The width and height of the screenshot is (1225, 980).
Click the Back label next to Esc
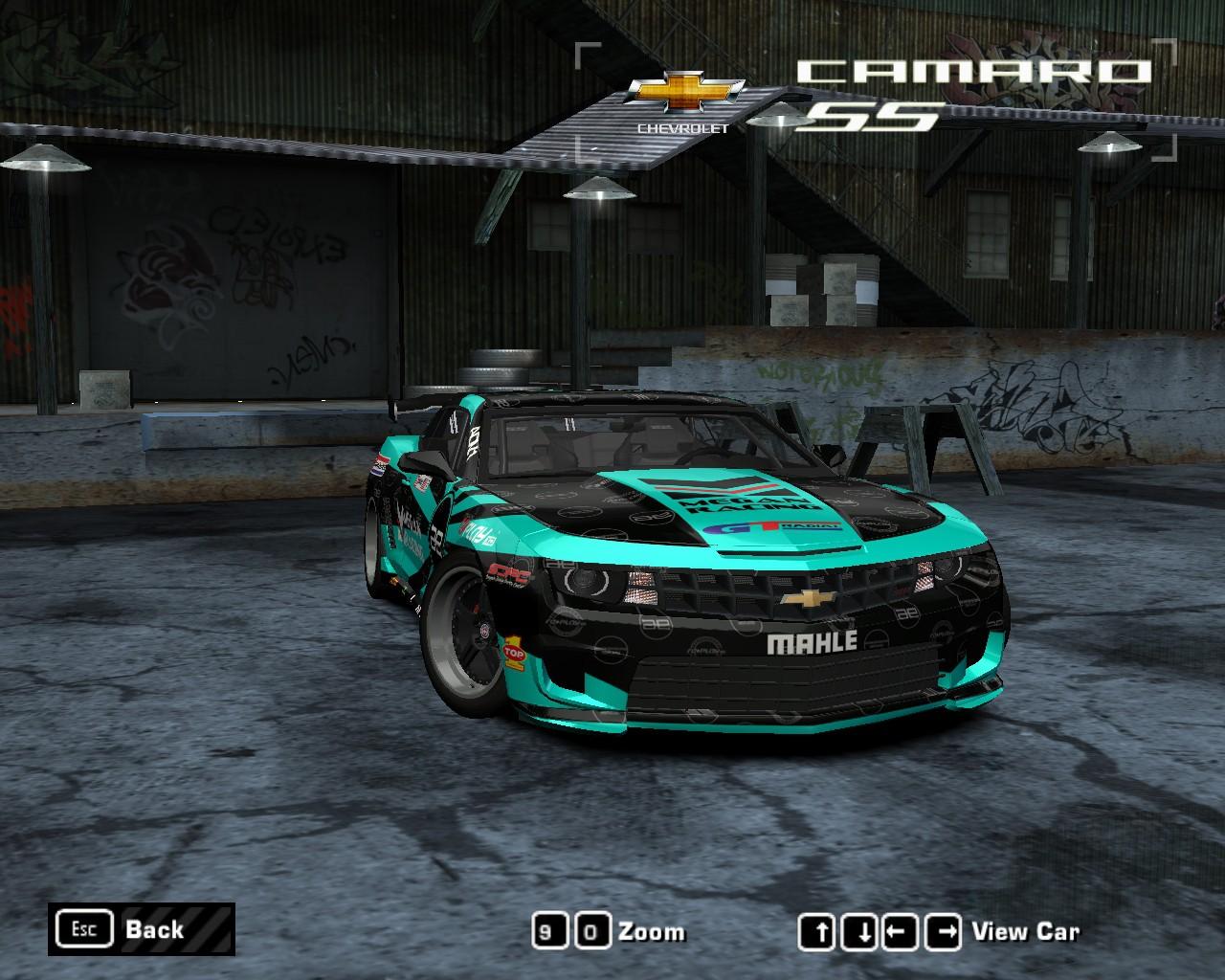pyautogui.click(x=154, y=929)
